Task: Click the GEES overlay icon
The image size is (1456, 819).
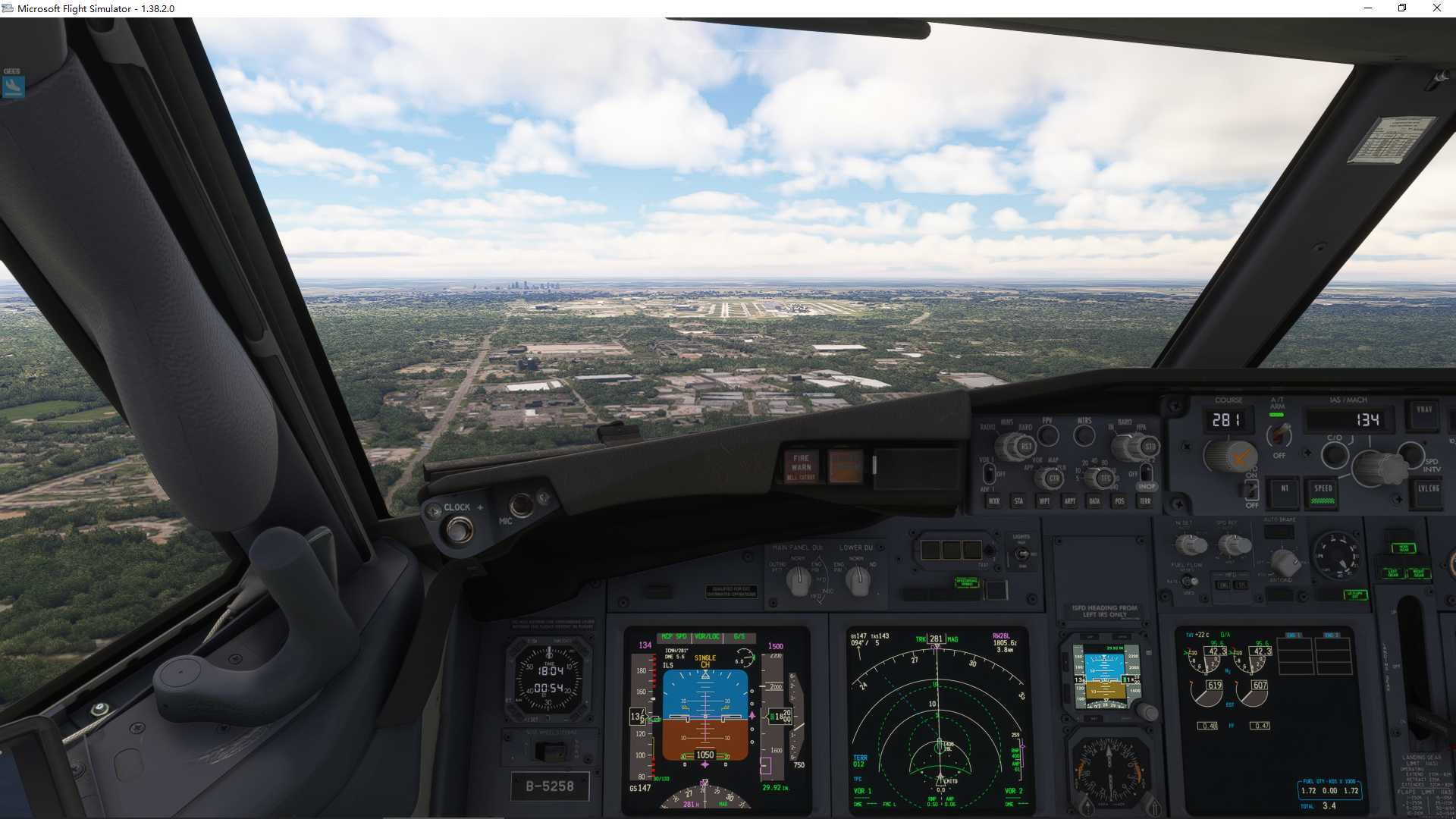Action: pos(13,86)
